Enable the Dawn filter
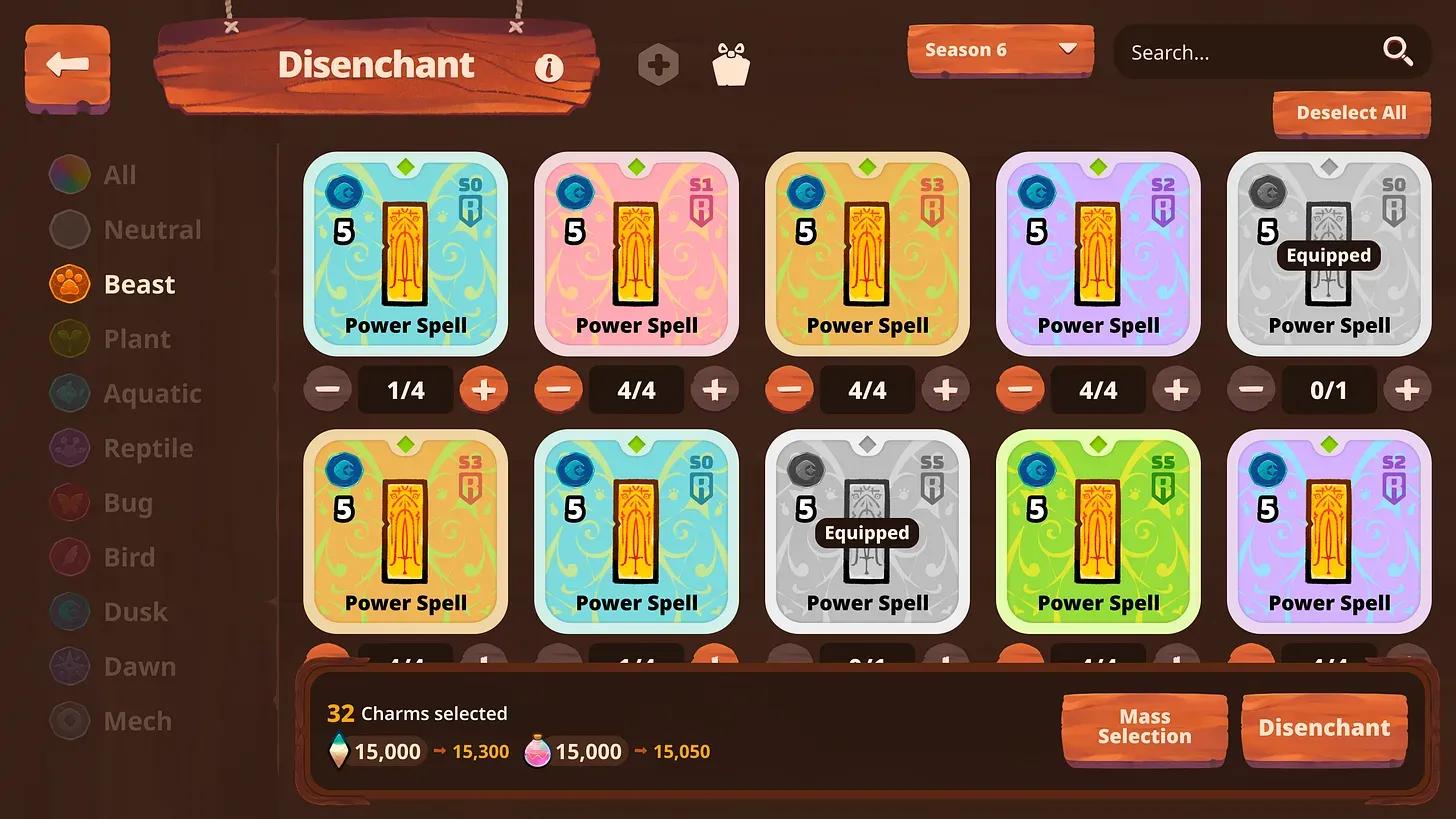 pyautogui.click(x=69, y=666)
